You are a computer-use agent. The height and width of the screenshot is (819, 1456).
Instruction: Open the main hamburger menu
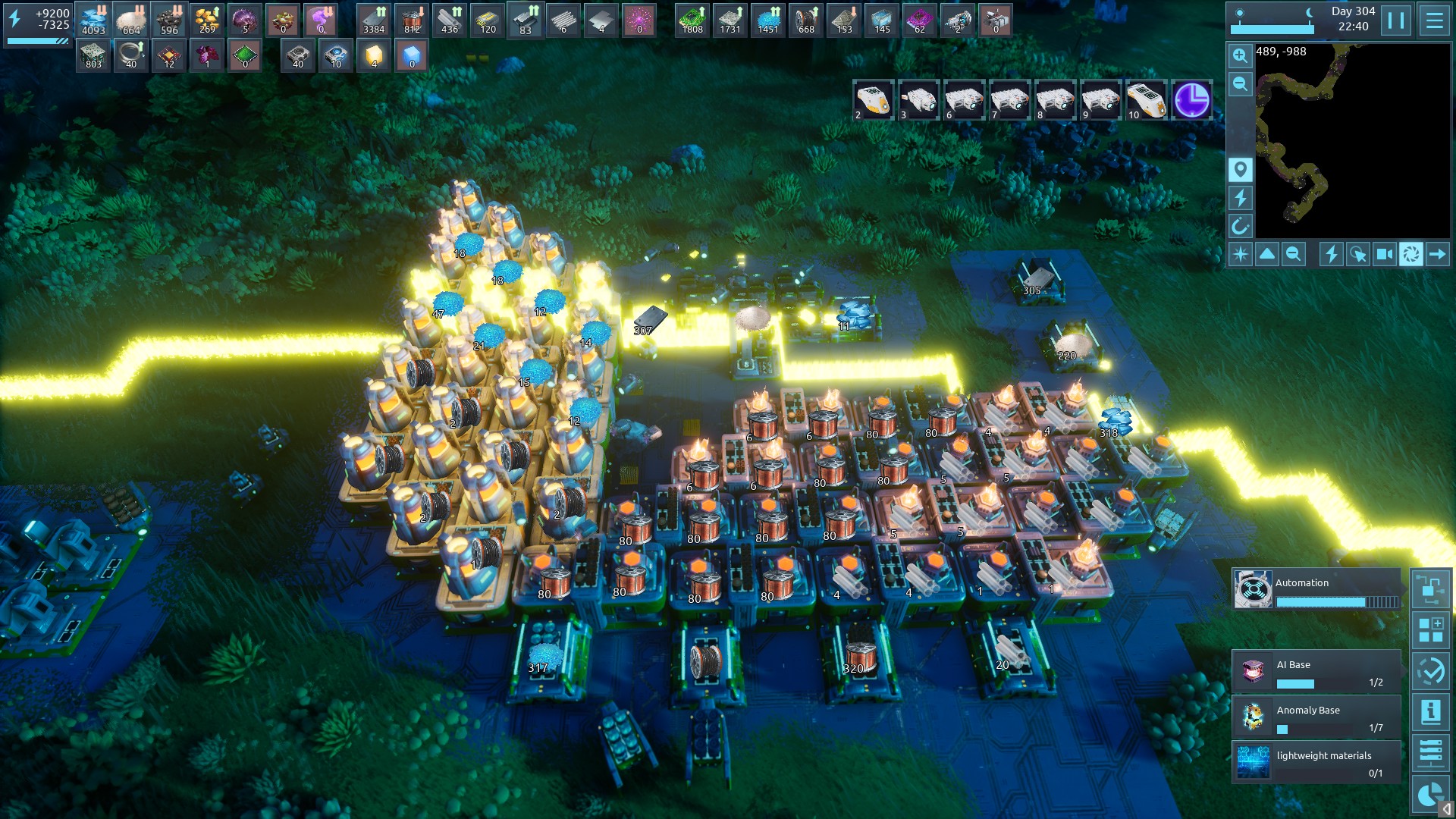1434,20
